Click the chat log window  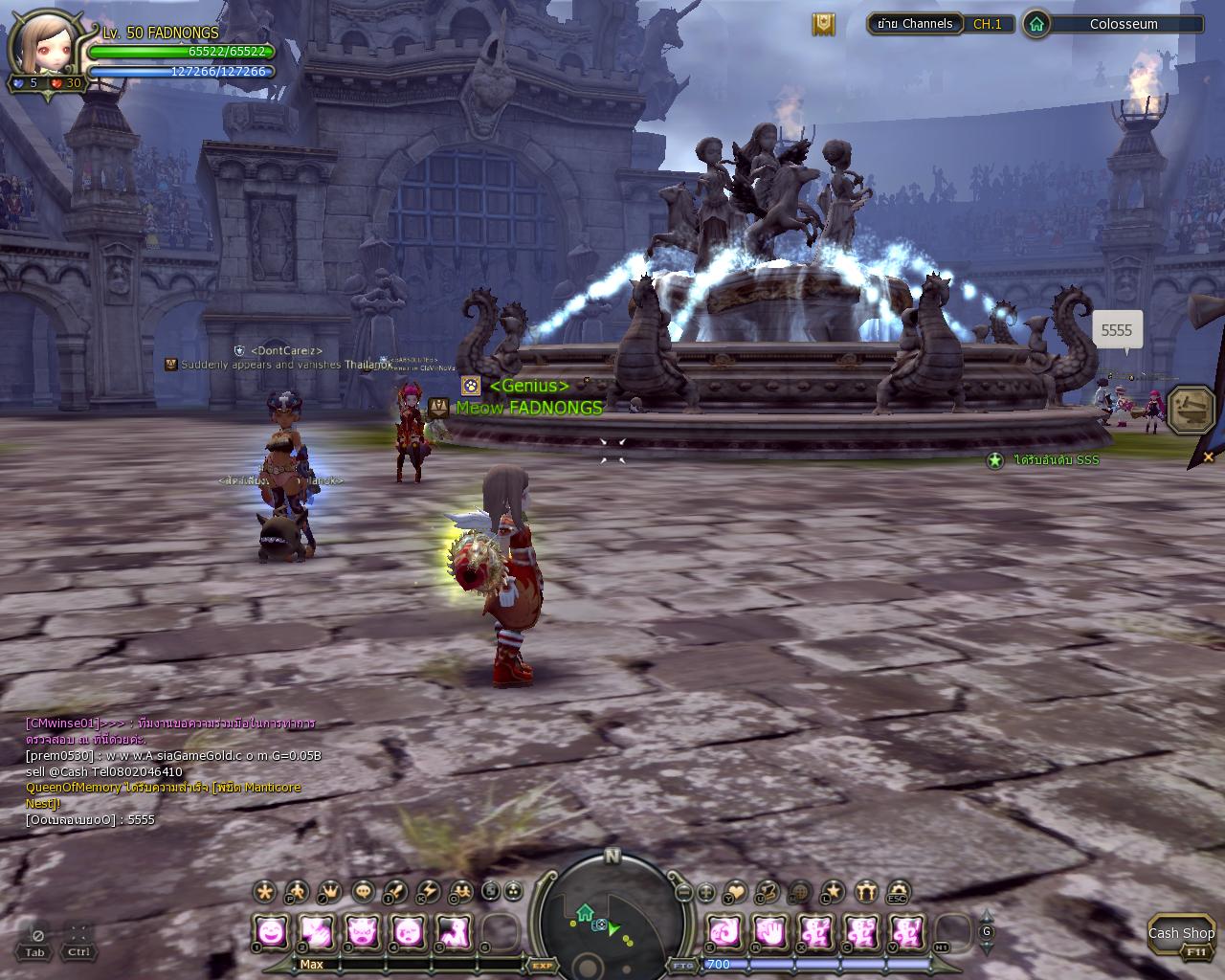172,770
